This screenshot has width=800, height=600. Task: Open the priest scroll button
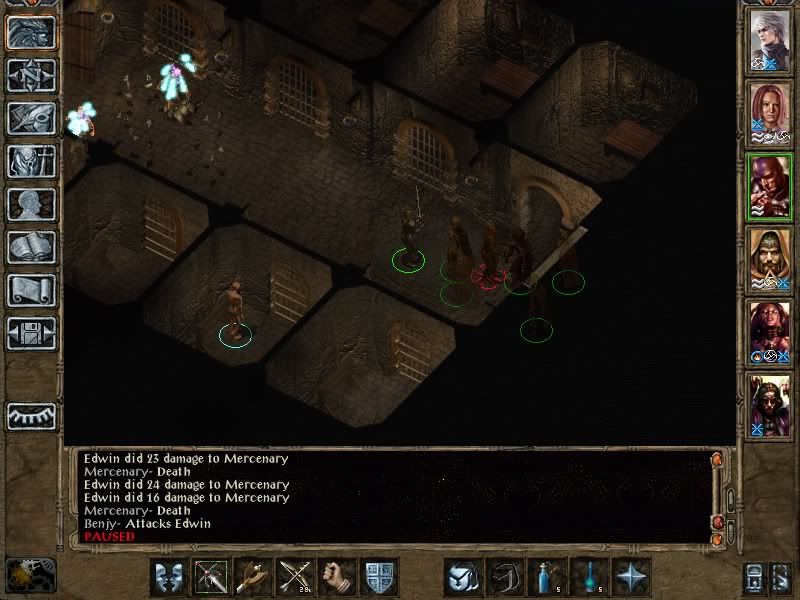click(x=30, y=290)
